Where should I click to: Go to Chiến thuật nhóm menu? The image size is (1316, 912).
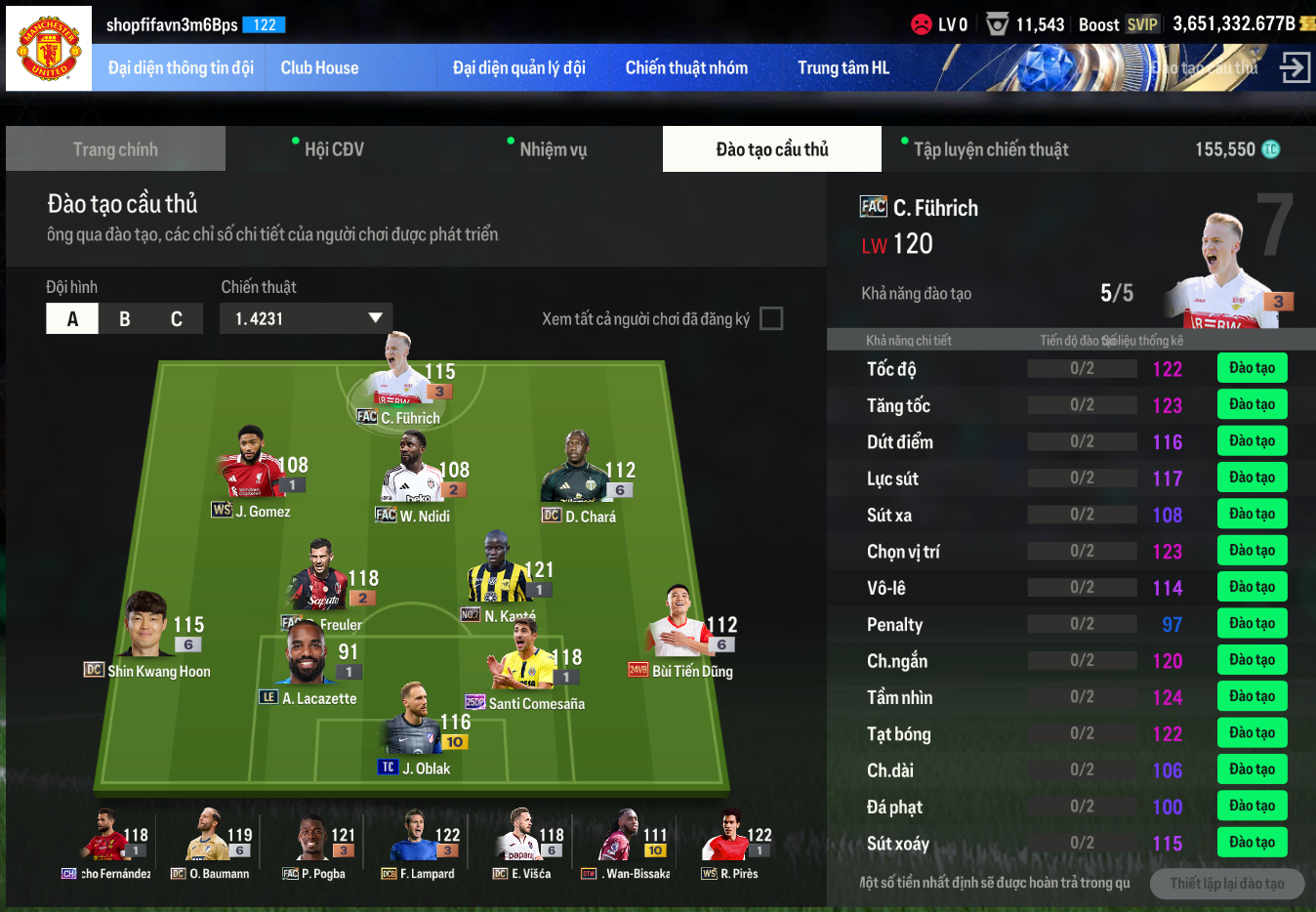coord(686,68)
